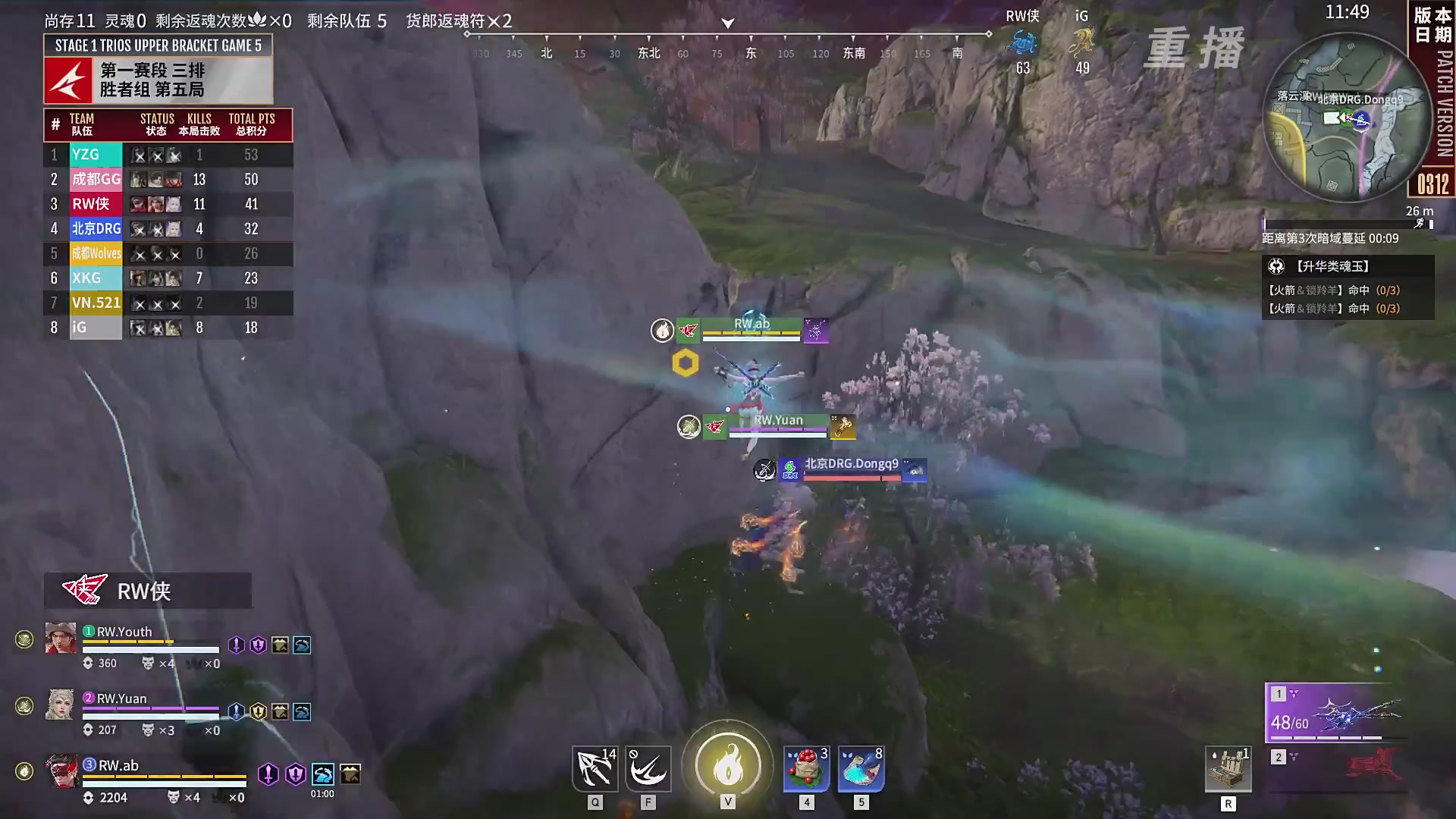This screenshot has height=819, width=1456.
Task: Expand the STAGE 1 scoreboard panel
Action: [157, 45]
